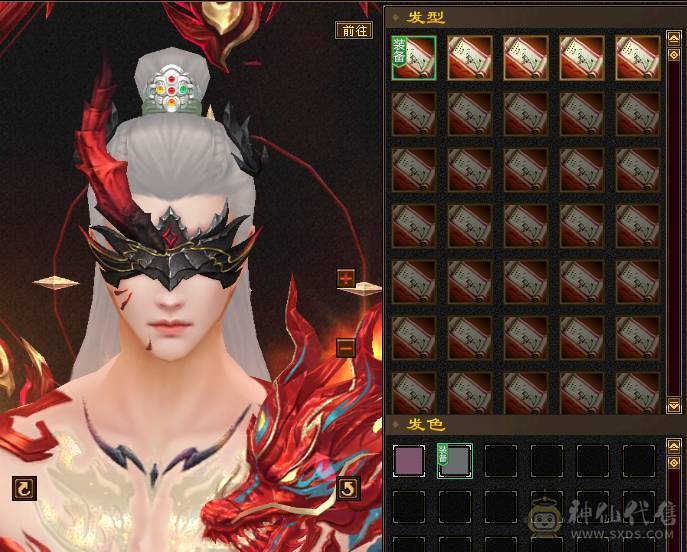687x552 pixels.
Task: Click the hairstyle list scroll-down arrow
Action: 674,405
